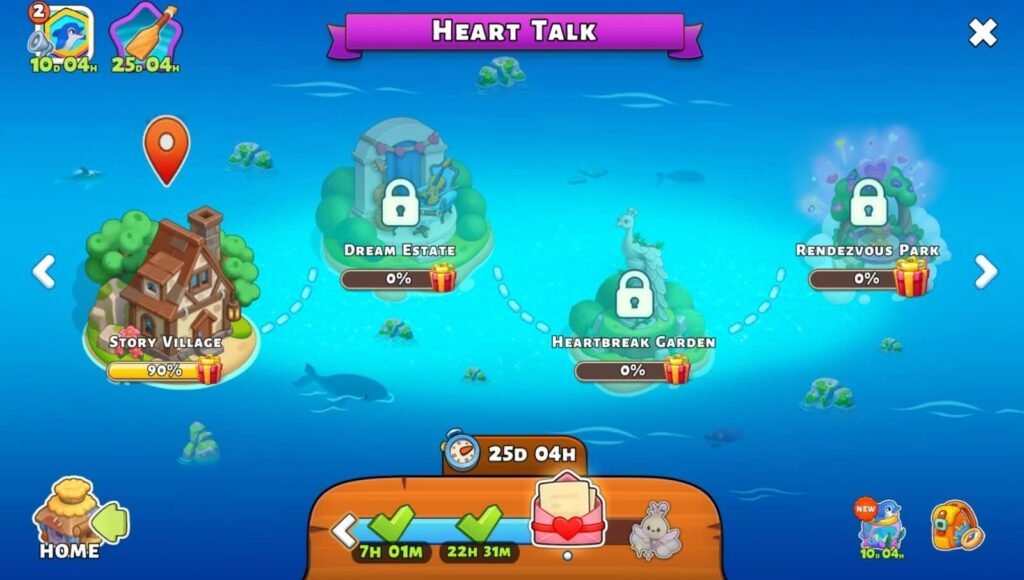Screen dimensions: 1024x580
Task: Open the Story Village gift box reward
Action: tap(209, 370)
